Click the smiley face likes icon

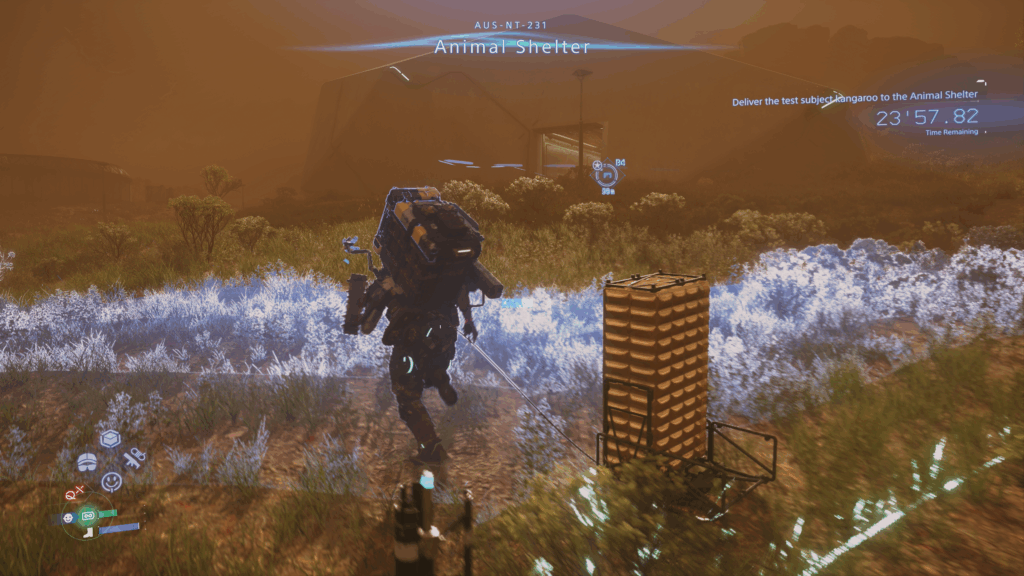(x=111, y=481)
